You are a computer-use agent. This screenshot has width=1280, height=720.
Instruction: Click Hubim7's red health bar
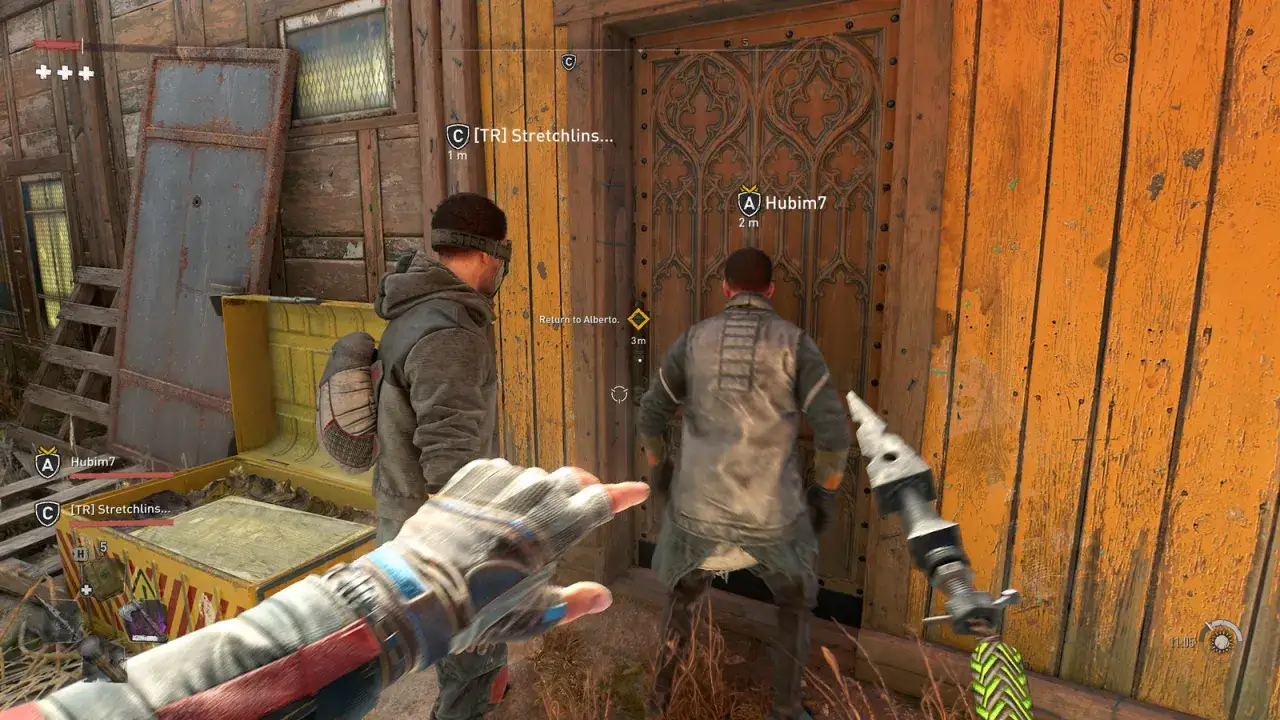tap(120, 476)
